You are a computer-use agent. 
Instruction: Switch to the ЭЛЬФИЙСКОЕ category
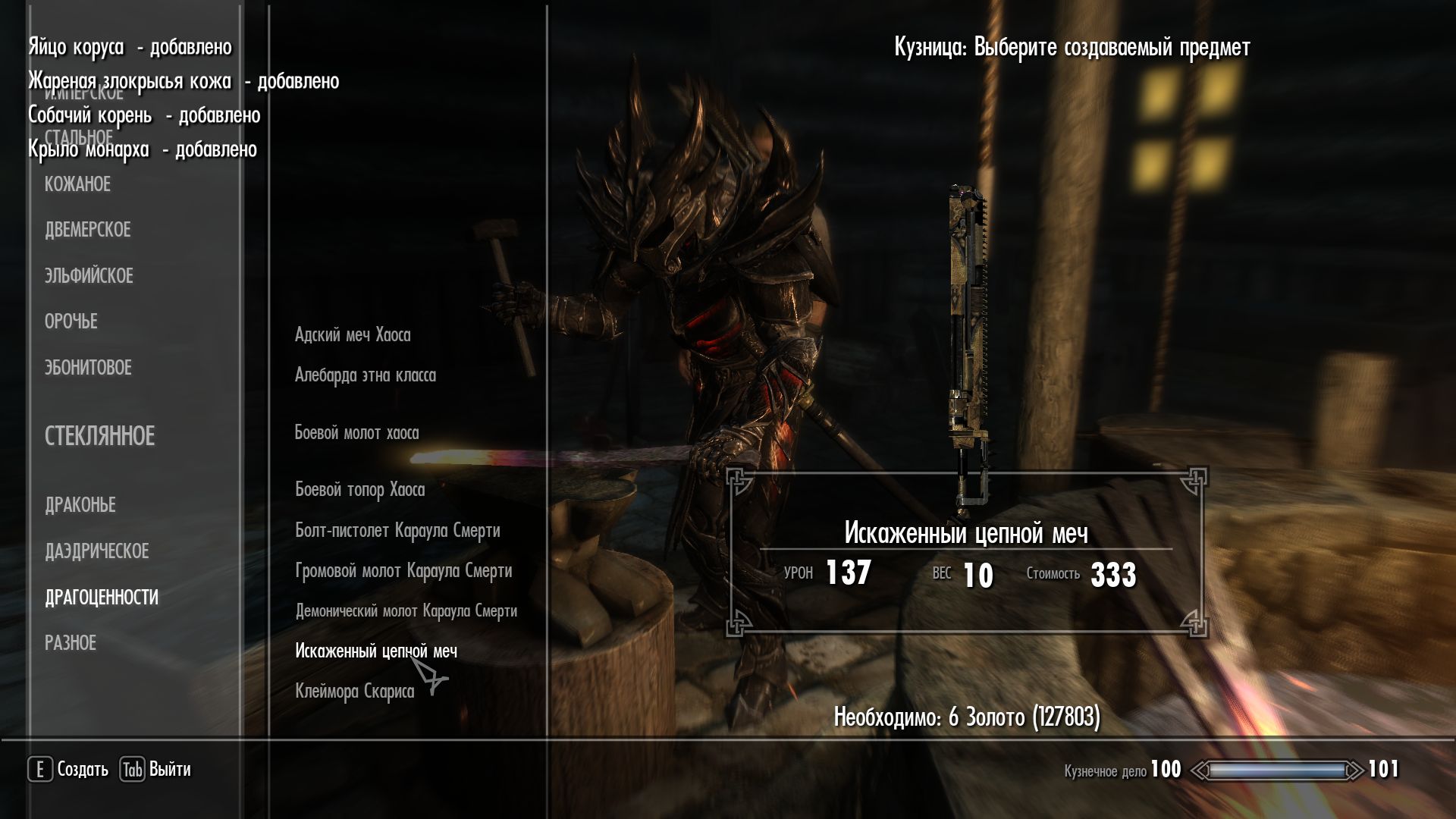pos(89,276)
